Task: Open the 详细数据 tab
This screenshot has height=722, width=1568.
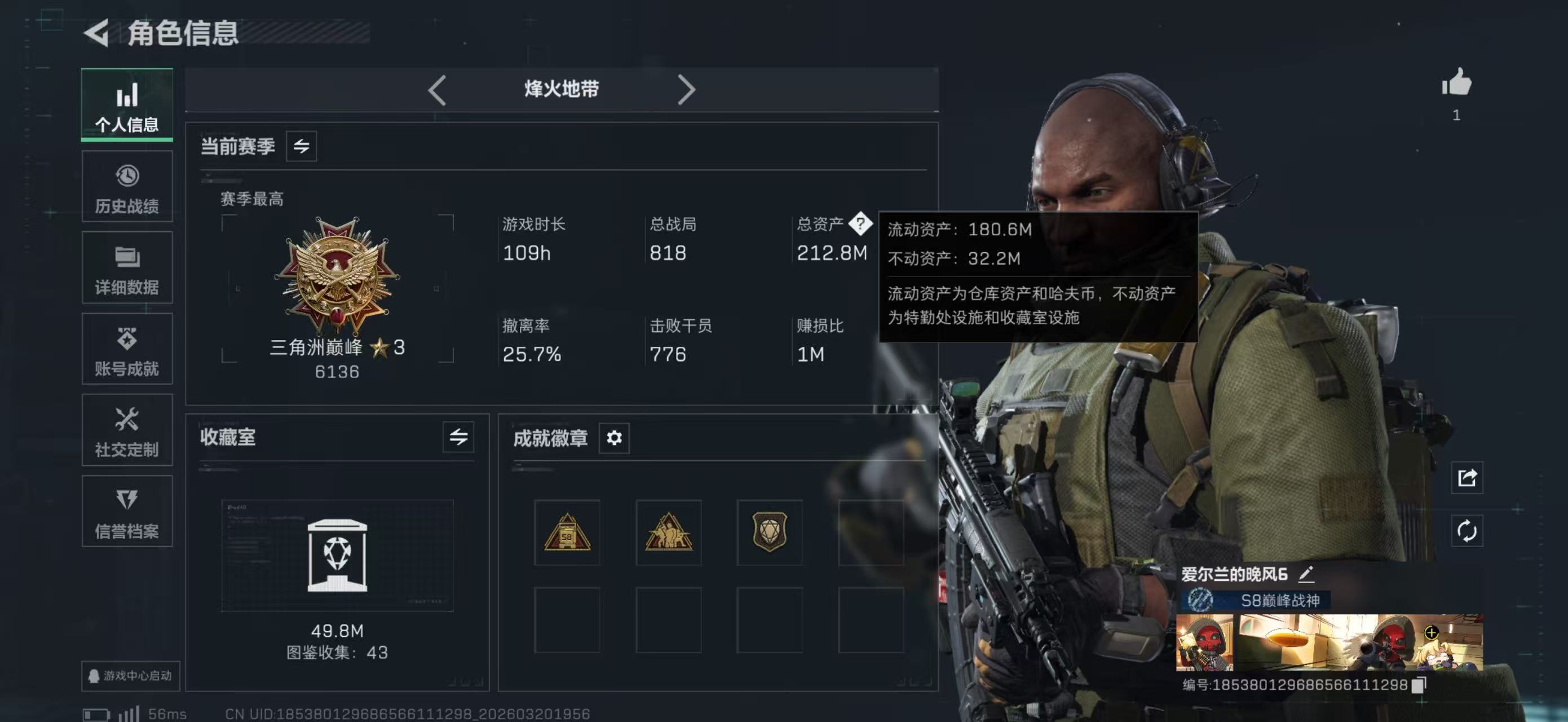Action: (127, 268)
